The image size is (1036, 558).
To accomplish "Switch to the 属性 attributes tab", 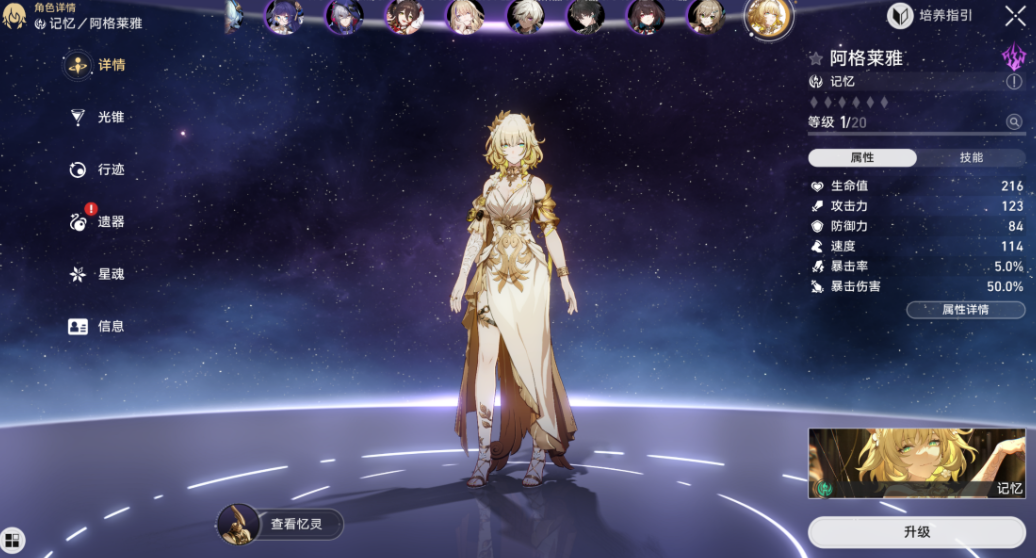I will [862, 158].
